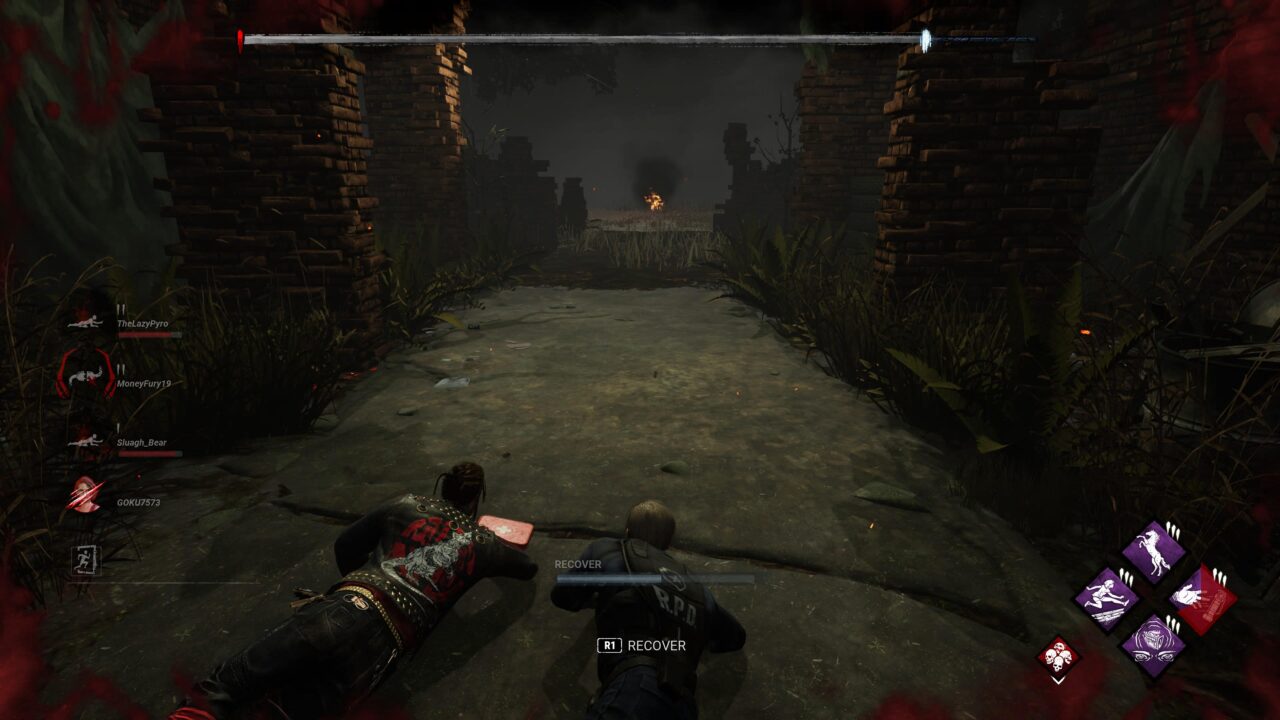Open the red skulls status icon
This screenshot has width=1280, height=720.
(x=1058, y=657)
